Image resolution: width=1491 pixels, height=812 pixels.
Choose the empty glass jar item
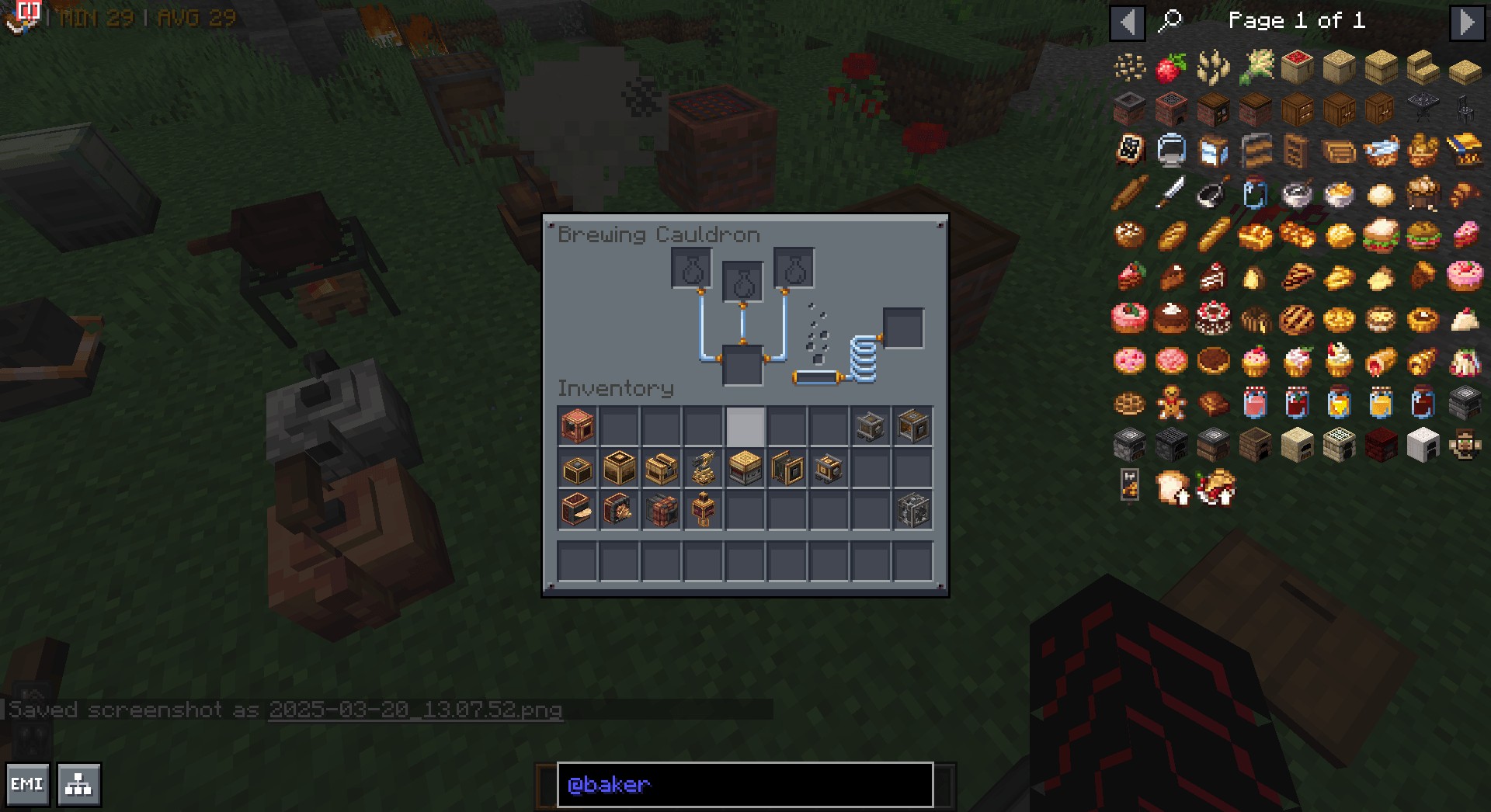pyautogui.click(x=1254, y=194)
